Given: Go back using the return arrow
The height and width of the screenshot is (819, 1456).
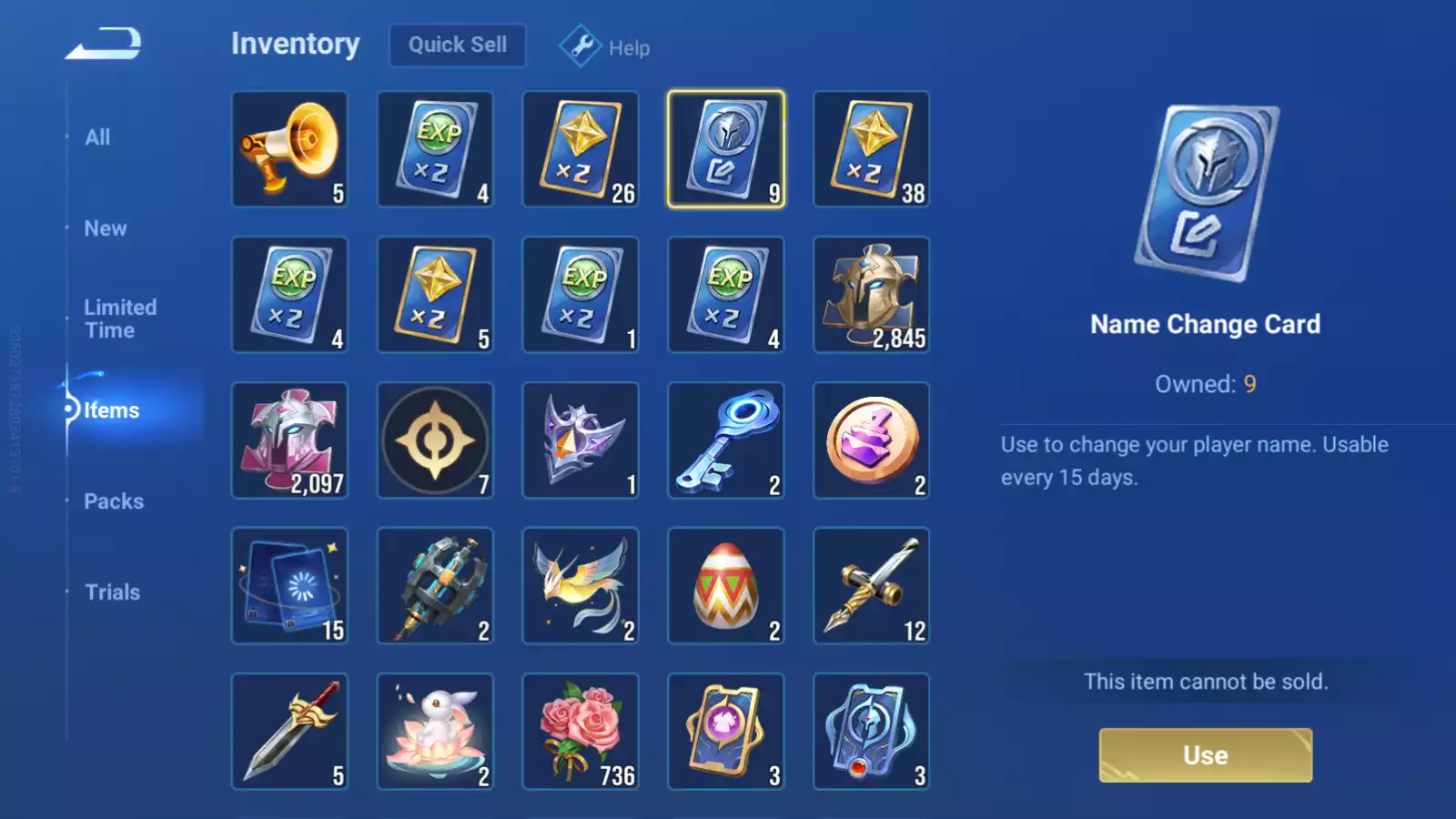Looking at the screenshot, I should (104, 44).
